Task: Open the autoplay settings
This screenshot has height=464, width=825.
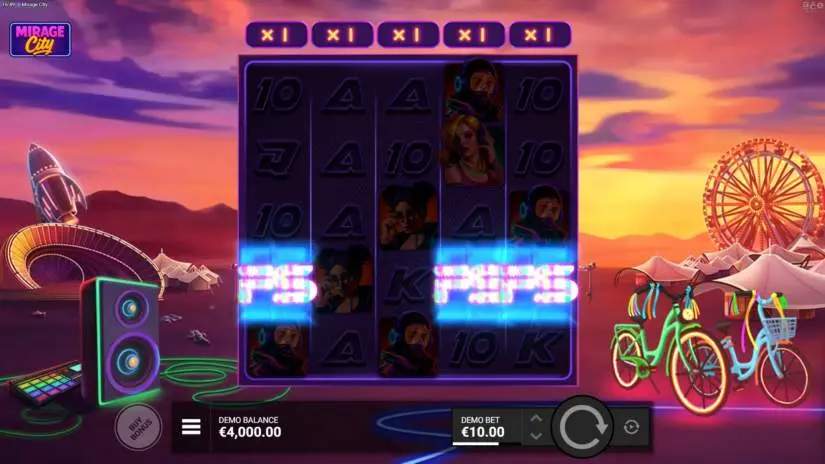Action: coord(631,428)
